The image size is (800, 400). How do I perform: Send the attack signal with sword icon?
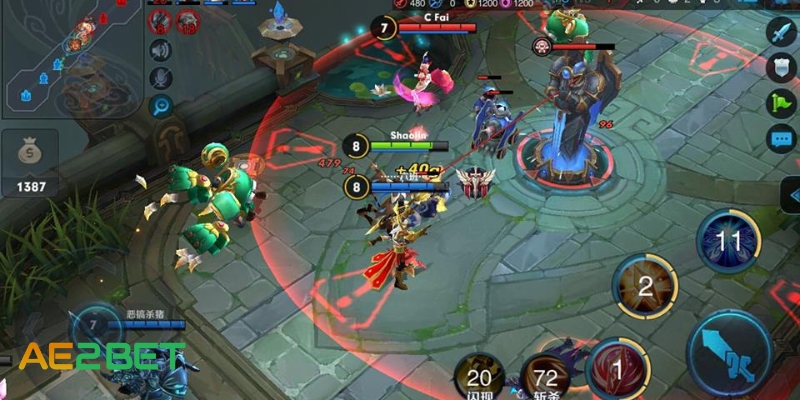[x=780, y=33]
